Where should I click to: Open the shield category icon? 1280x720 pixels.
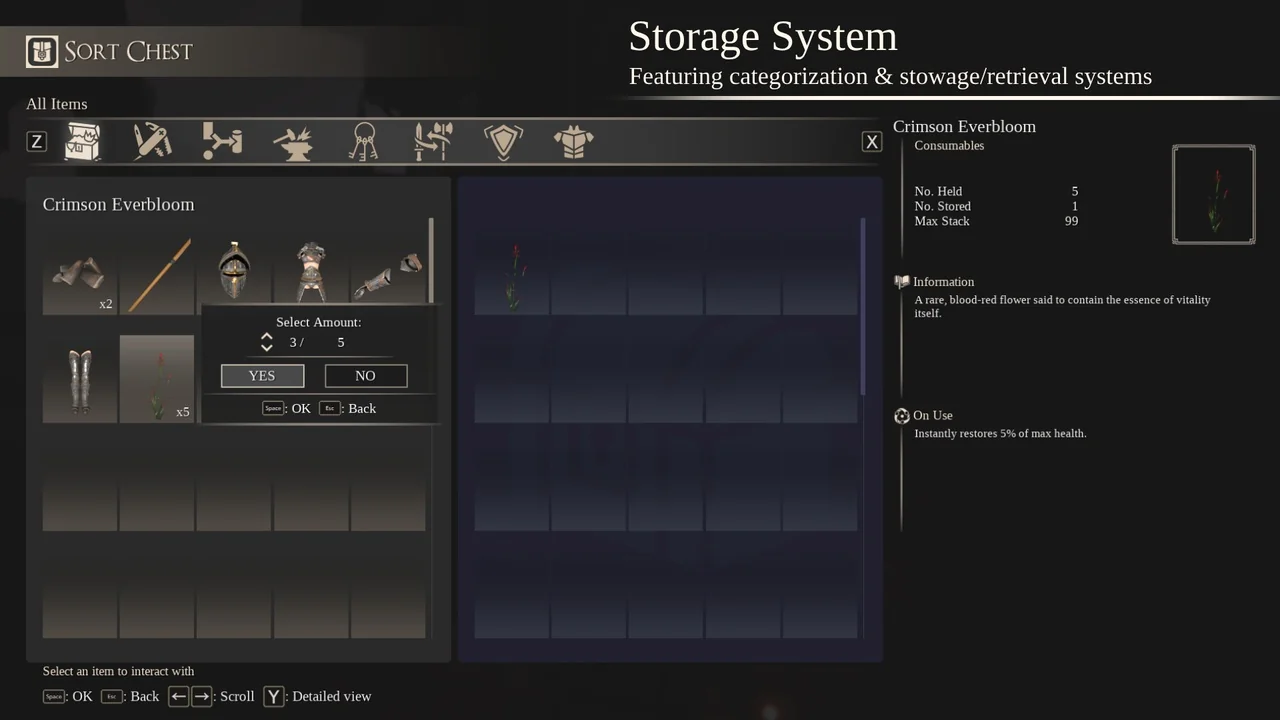pos(503,141)
